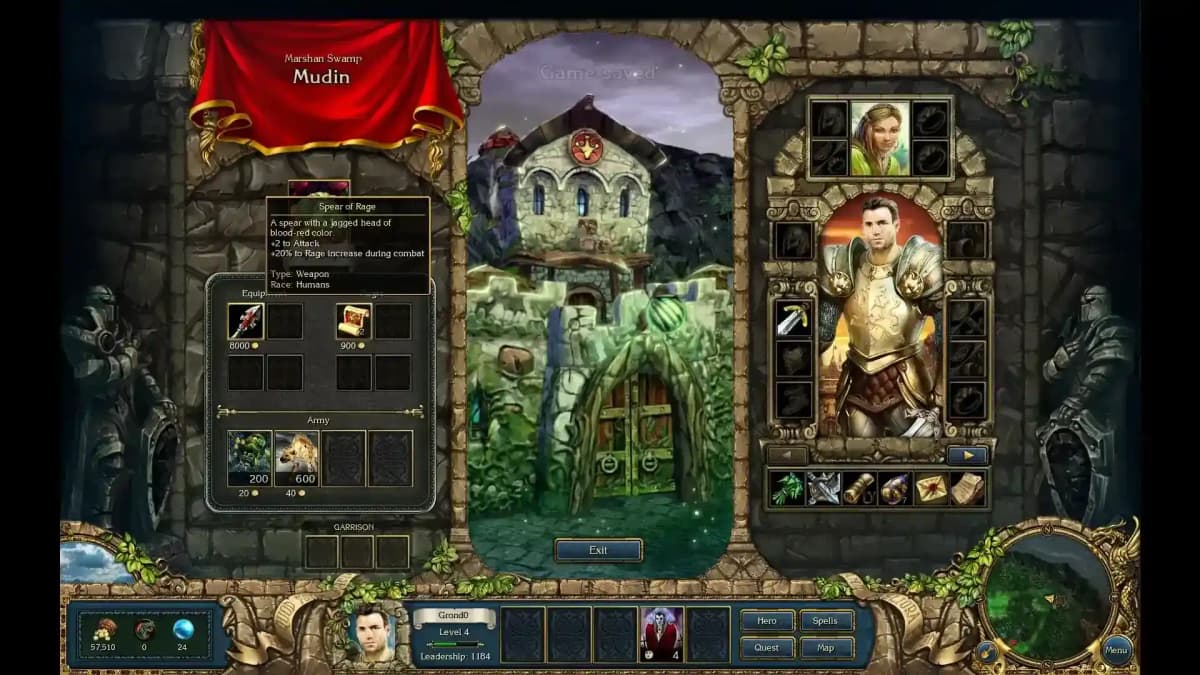Open the Hero screen

click(x=767, y=621)
